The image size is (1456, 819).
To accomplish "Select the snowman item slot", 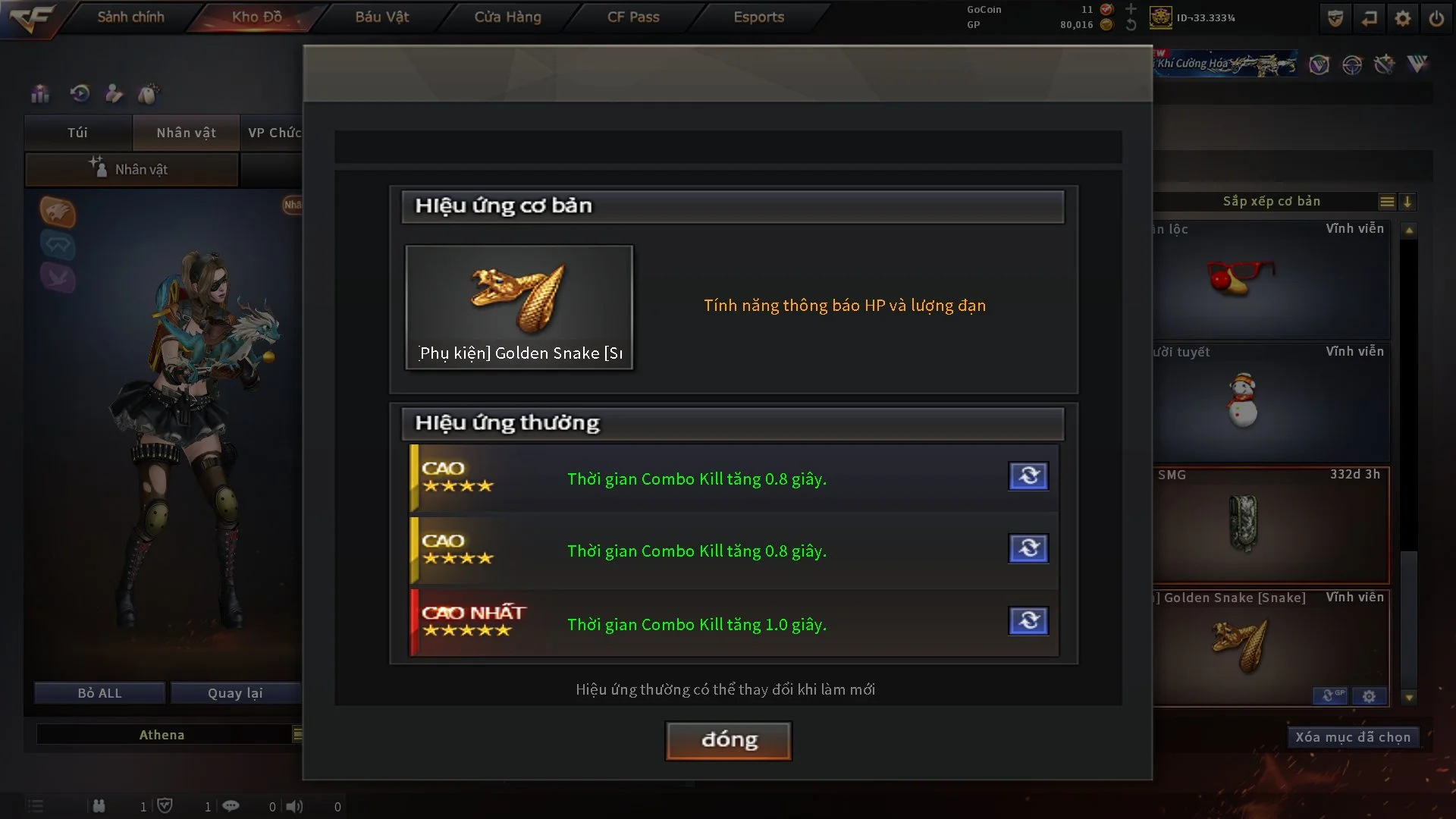I will click(x=1271, y=402).
